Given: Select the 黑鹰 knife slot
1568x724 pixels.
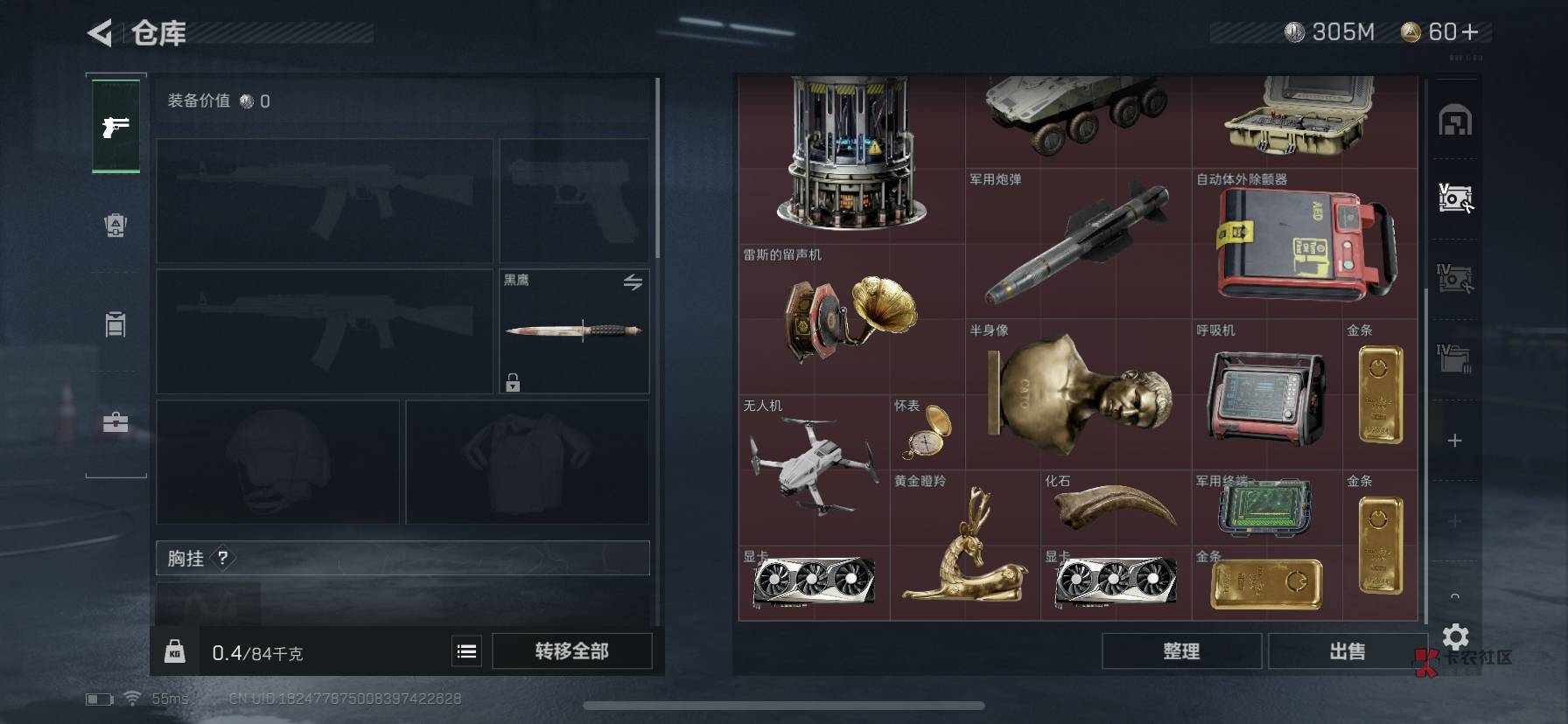Looking at the screenshot, I should coord(574,331).
